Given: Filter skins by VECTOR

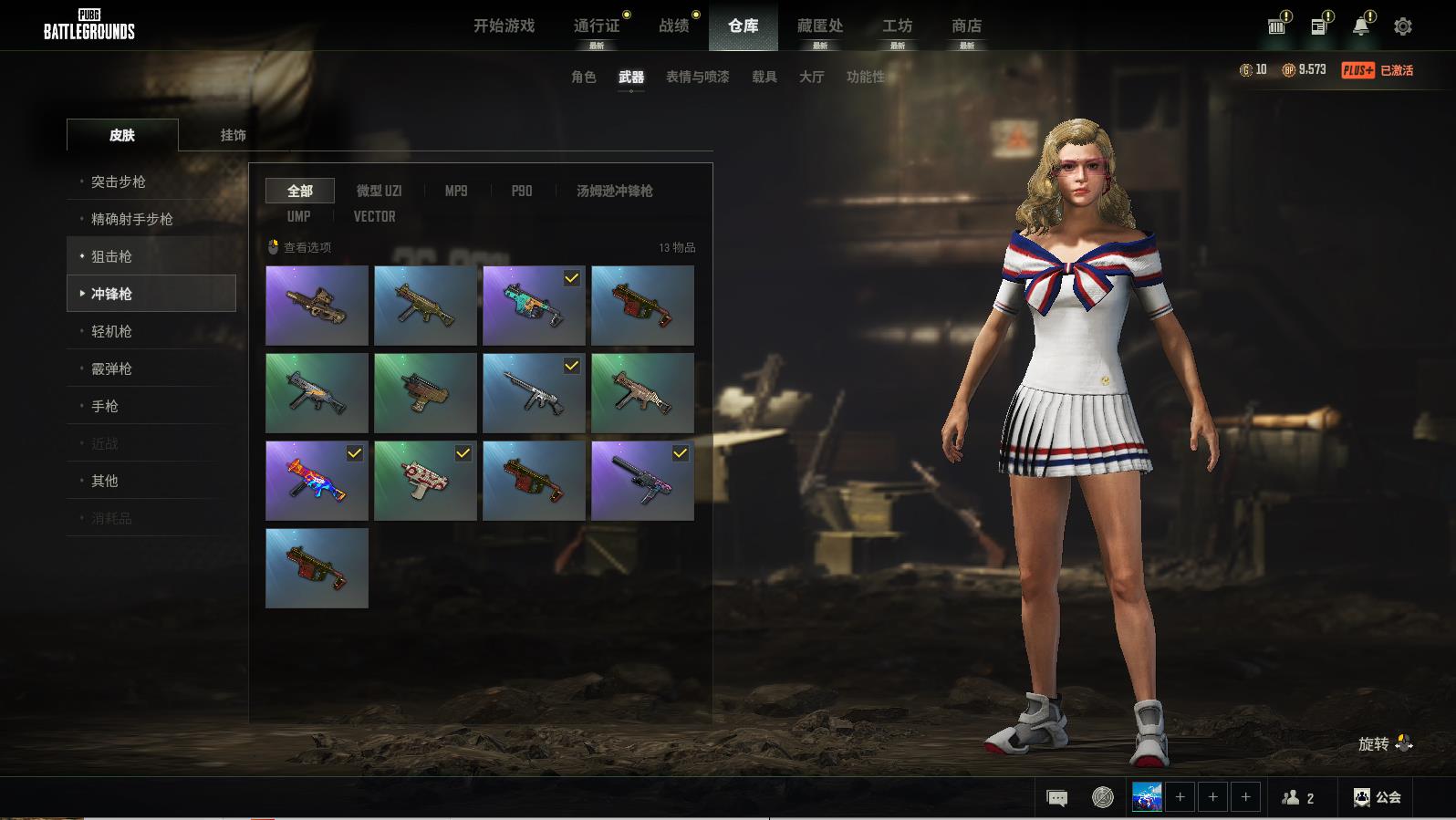Looking at the screenshot, I should [374, 216].
